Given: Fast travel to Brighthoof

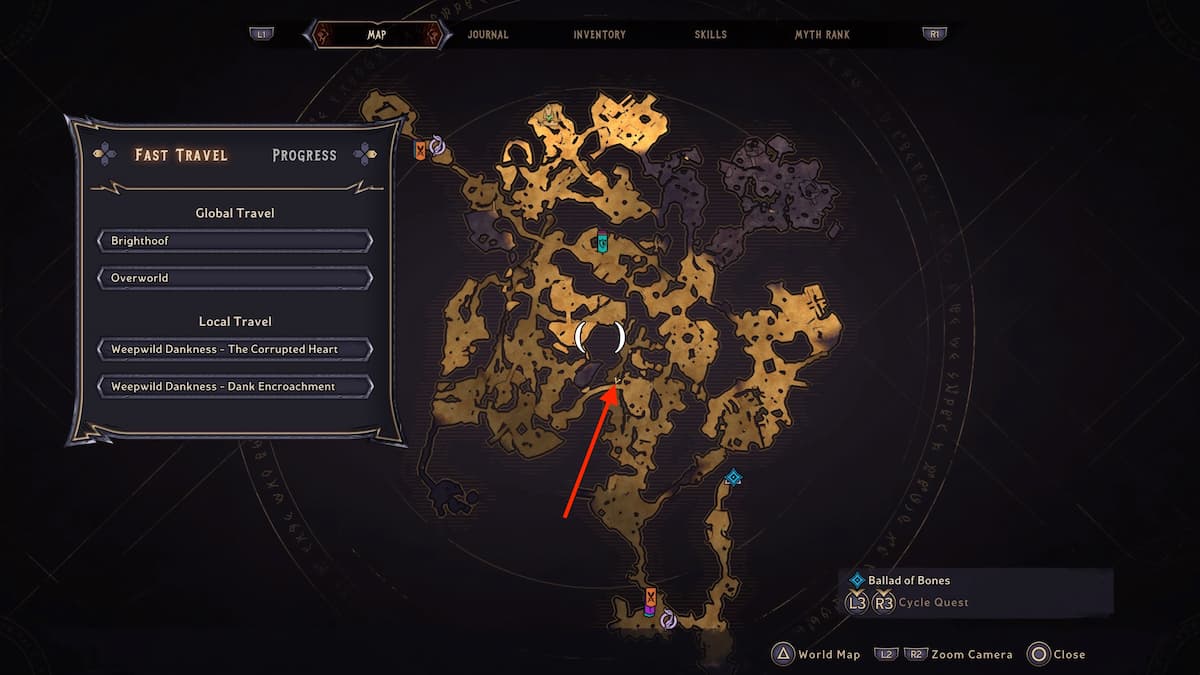Looking at the screenshot, I should pyautogui.click(x=235, y=241).
